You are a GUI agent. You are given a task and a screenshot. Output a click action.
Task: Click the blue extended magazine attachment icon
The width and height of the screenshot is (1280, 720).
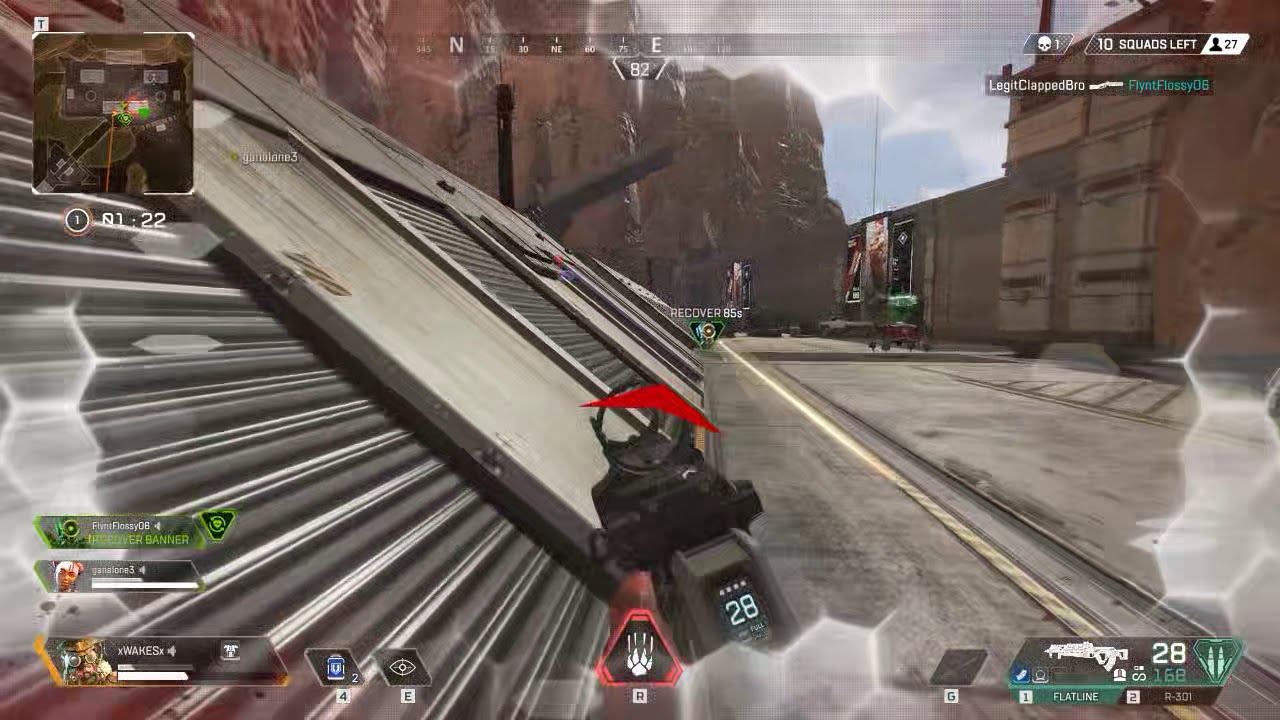pos(1021,674)
